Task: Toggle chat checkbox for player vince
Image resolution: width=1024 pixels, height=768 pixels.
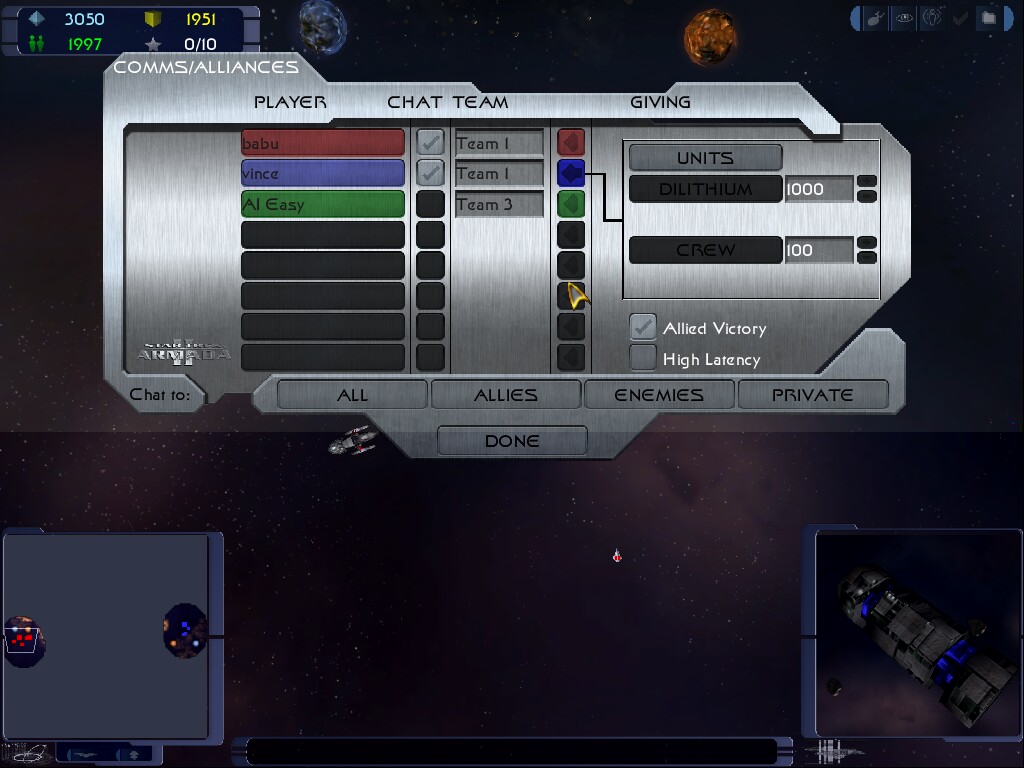Action: (430, 173)
